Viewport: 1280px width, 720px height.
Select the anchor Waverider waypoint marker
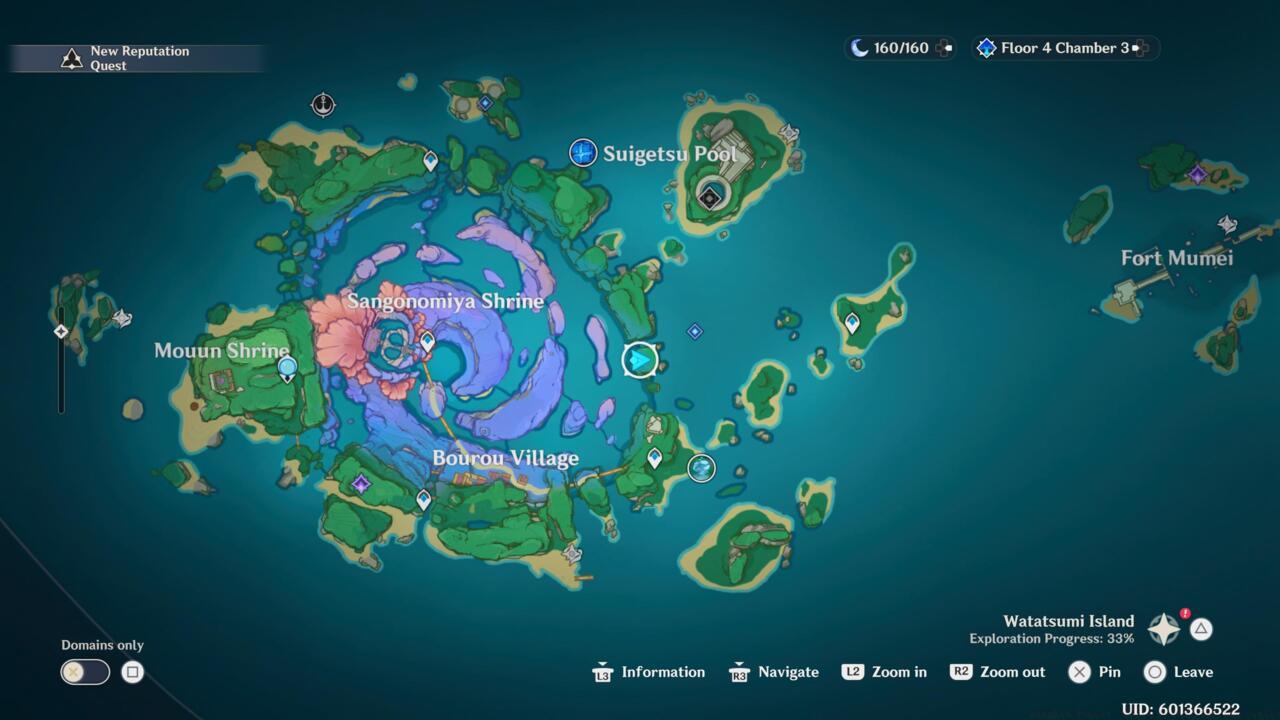323,104
